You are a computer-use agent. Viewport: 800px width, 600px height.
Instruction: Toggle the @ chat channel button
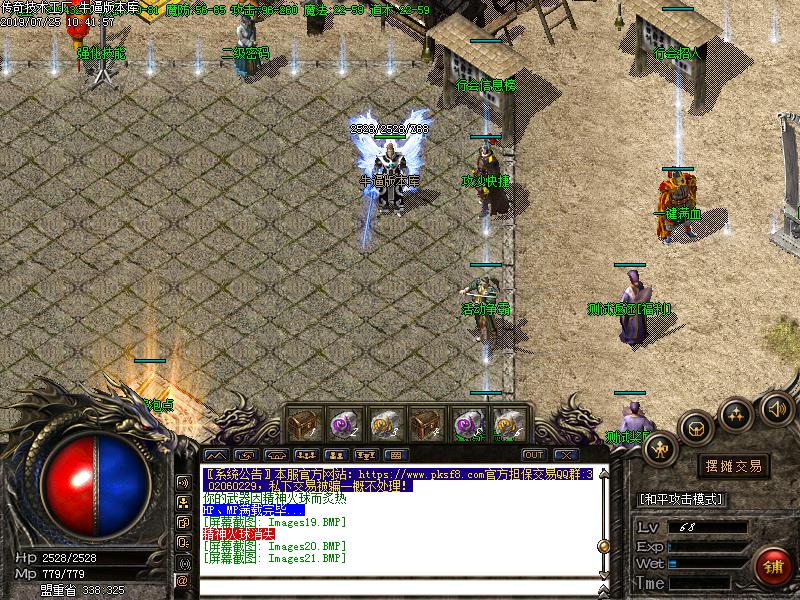tap(183, 580)
